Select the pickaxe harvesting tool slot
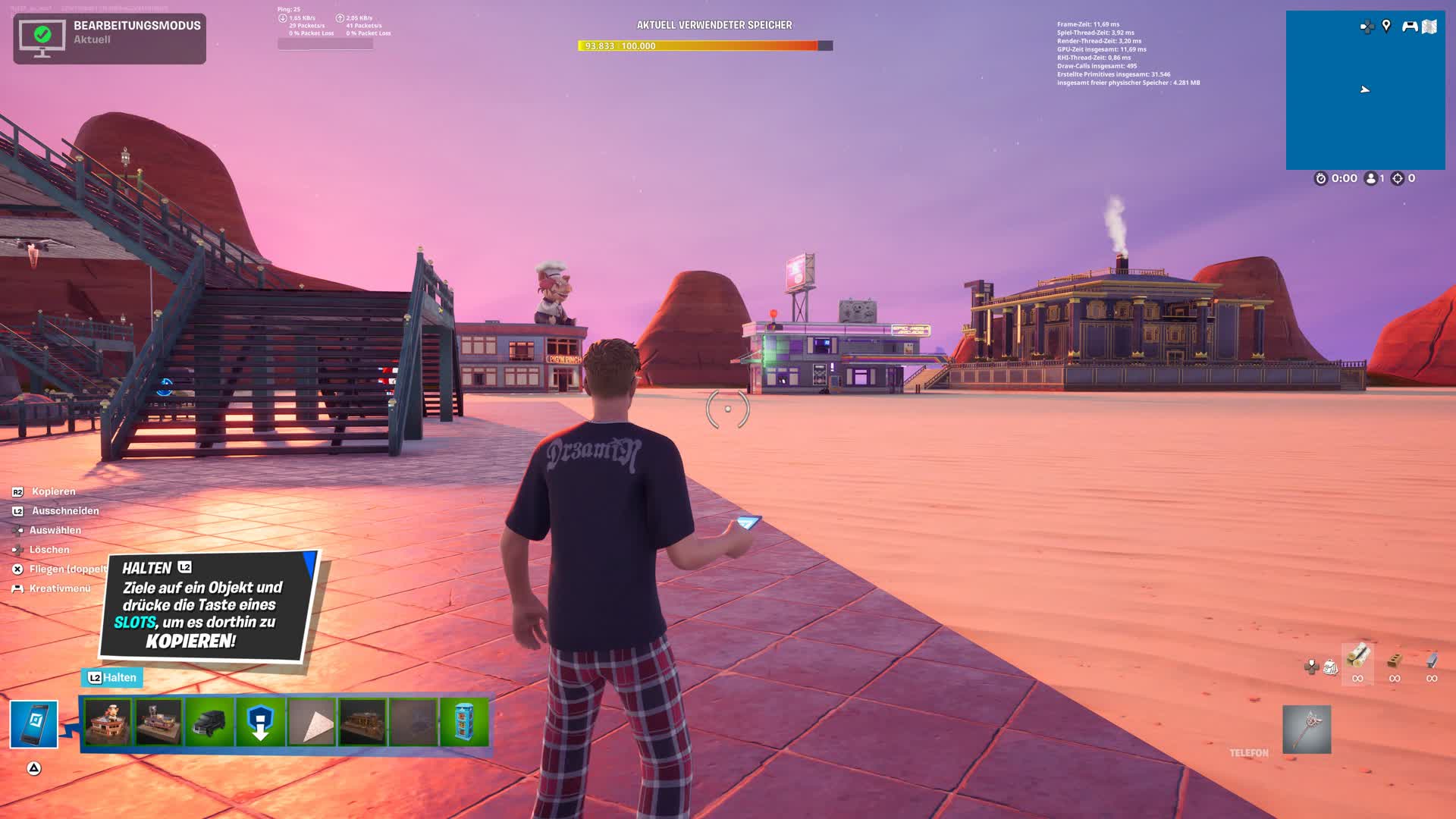The width and height of the screenshot is (1456, 819). click(1307, 730)
